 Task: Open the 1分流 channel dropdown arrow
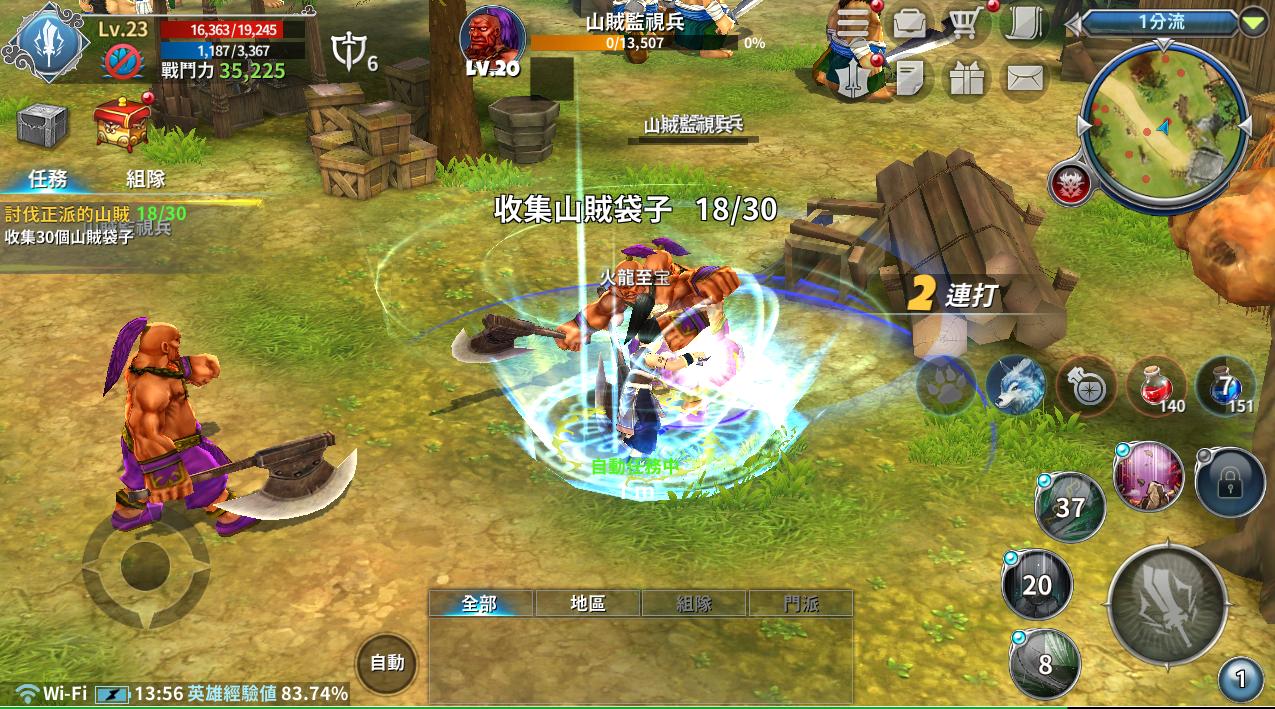click(x=1252, y=22)
